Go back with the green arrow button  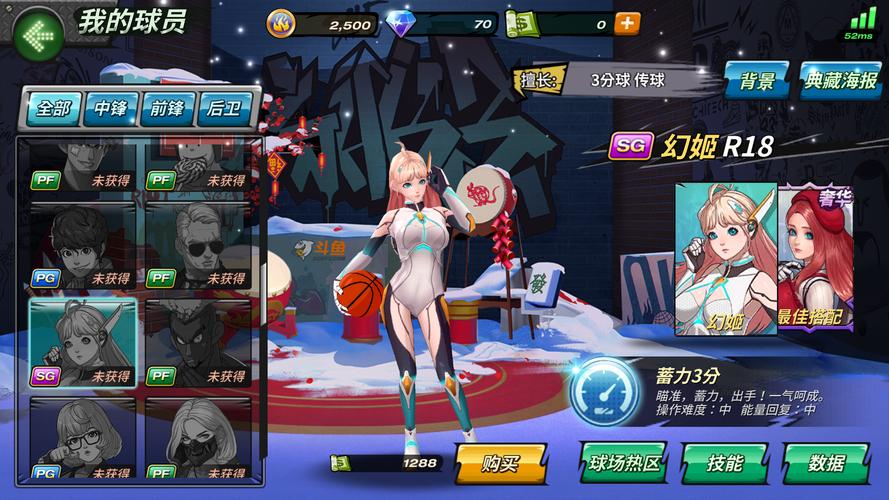pos(38,35)
